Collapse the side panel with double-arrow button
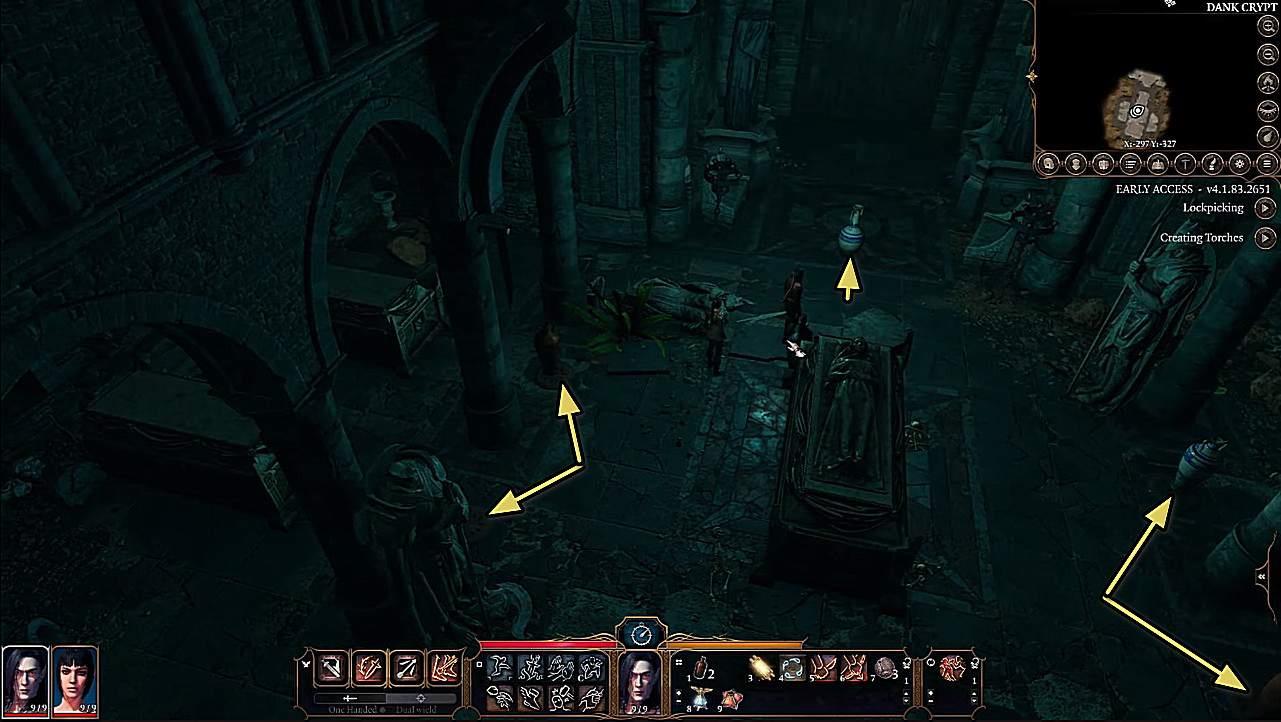Image resolution: width=1281 pixels, height=722 pixels. 1262,577
